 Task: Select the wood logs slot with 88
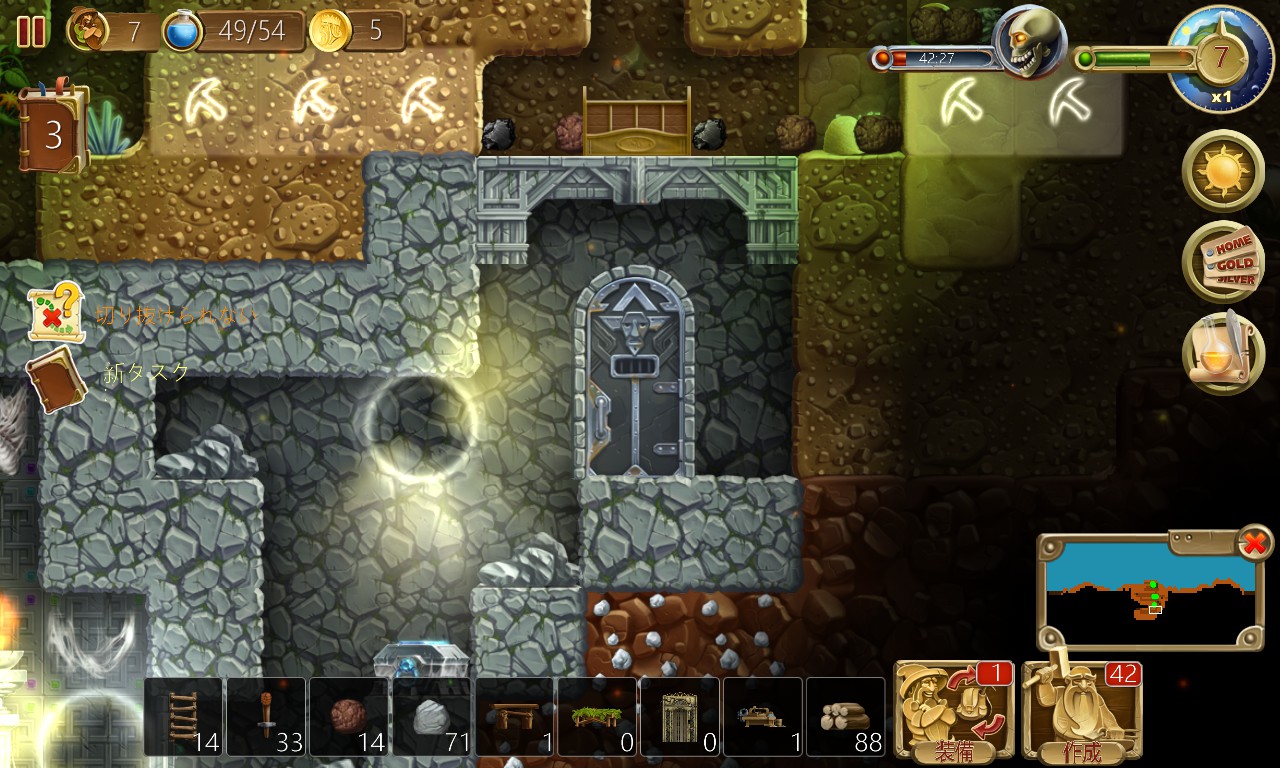point(846,716)
